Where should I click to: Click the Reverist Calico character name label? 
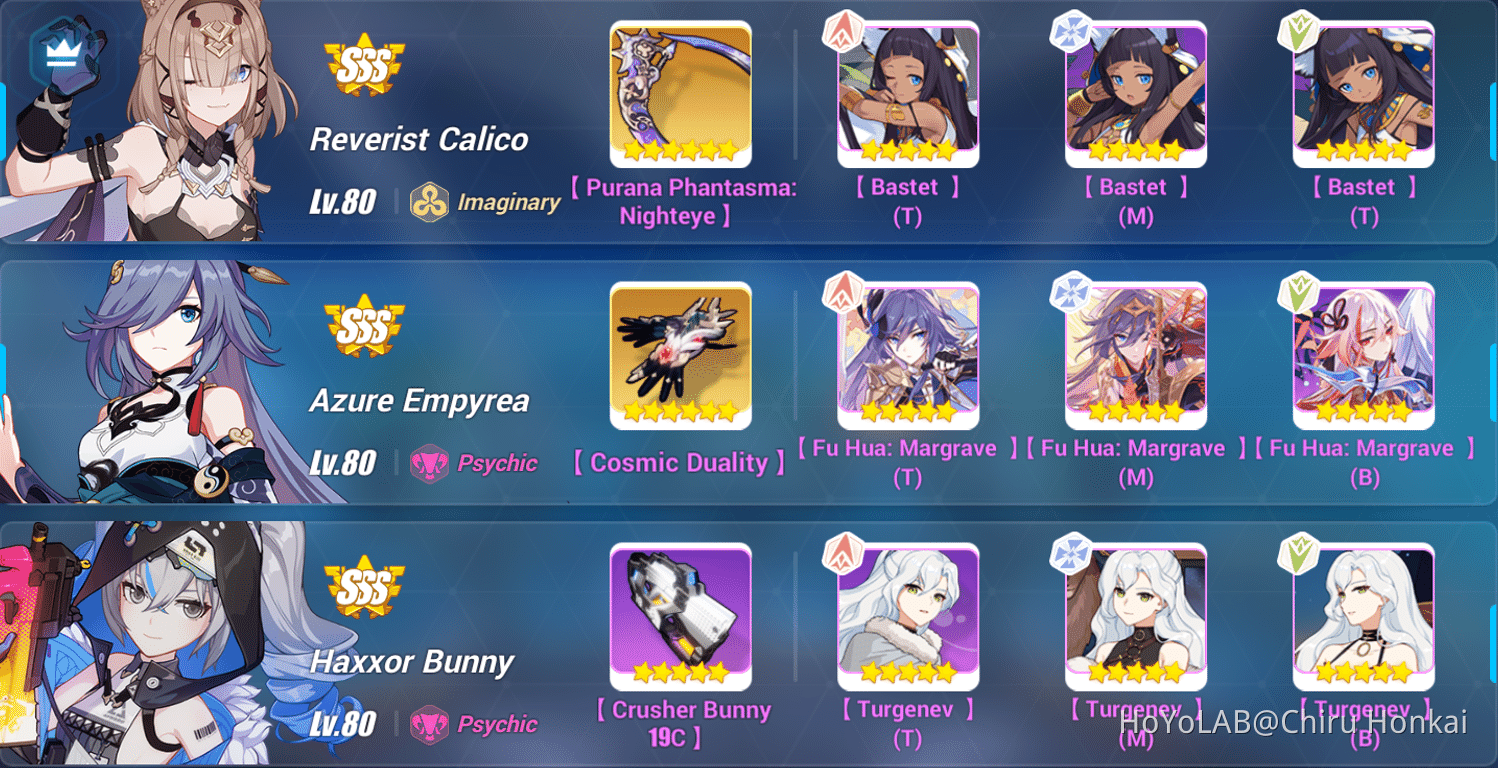click(x=419, y=140)
